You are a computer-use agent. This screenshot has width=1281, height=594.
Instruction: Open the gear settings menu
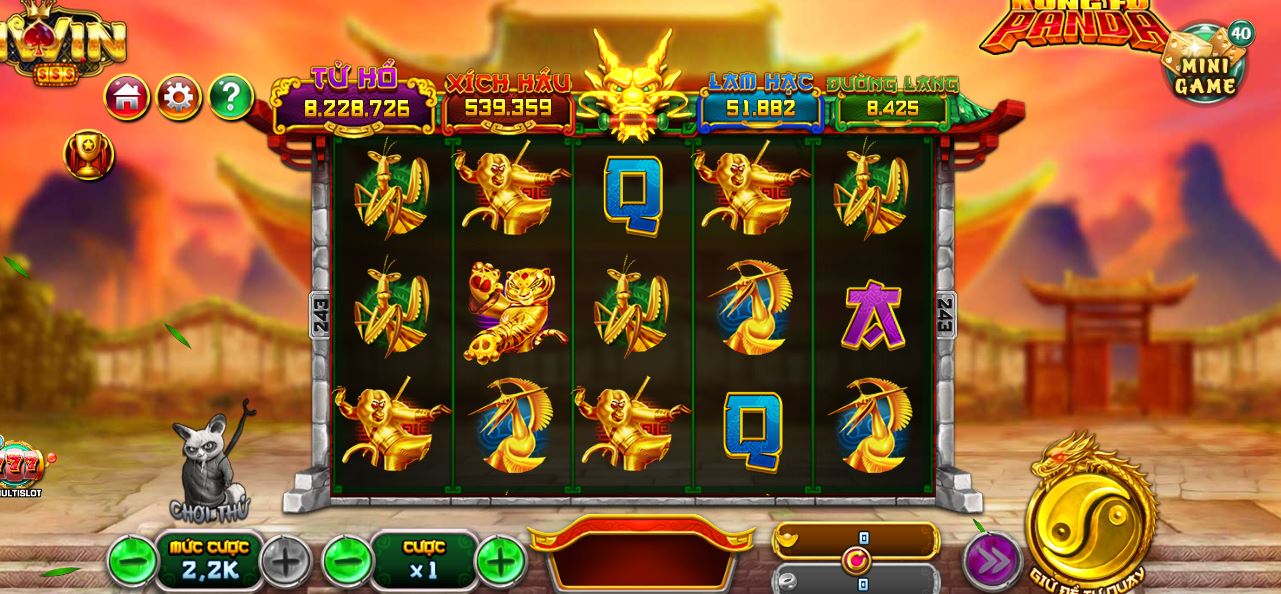(179, 97)
